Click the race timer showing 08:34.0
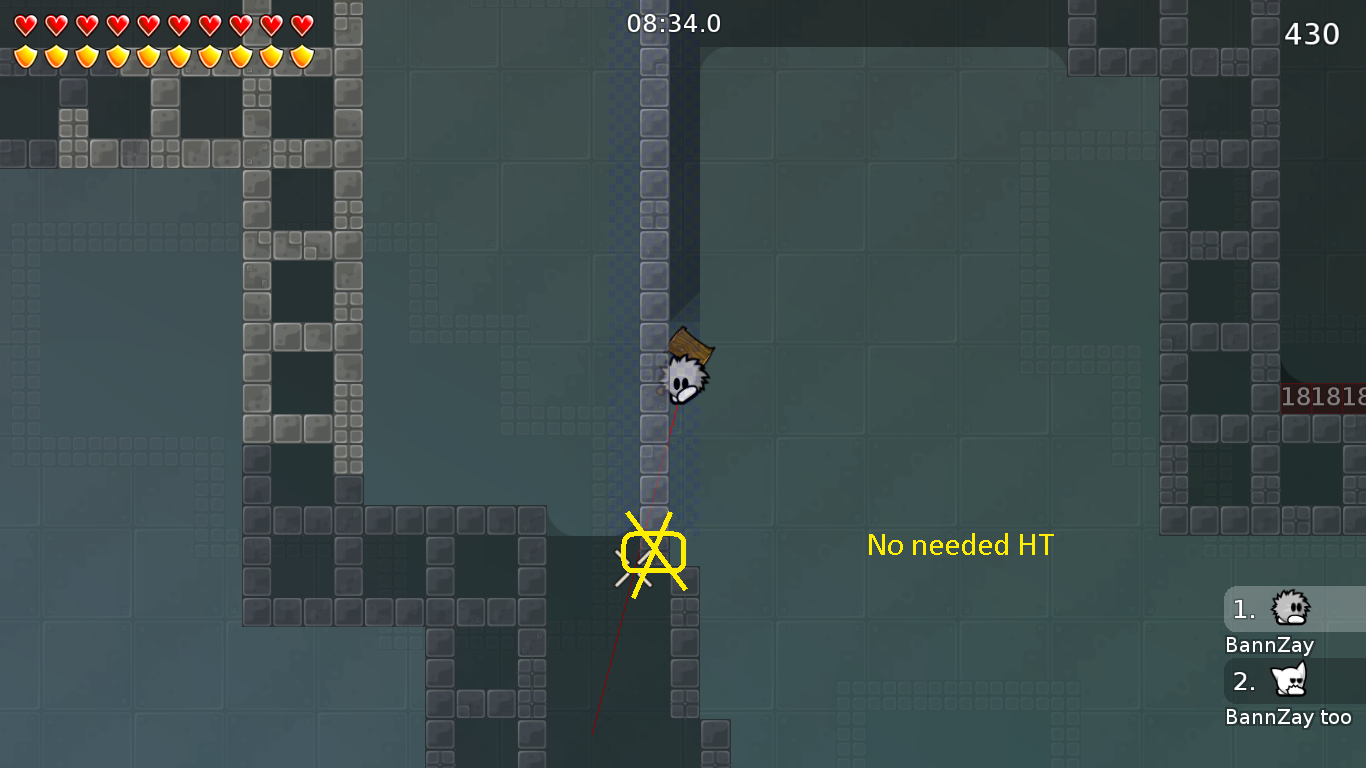 pos(674,23)
